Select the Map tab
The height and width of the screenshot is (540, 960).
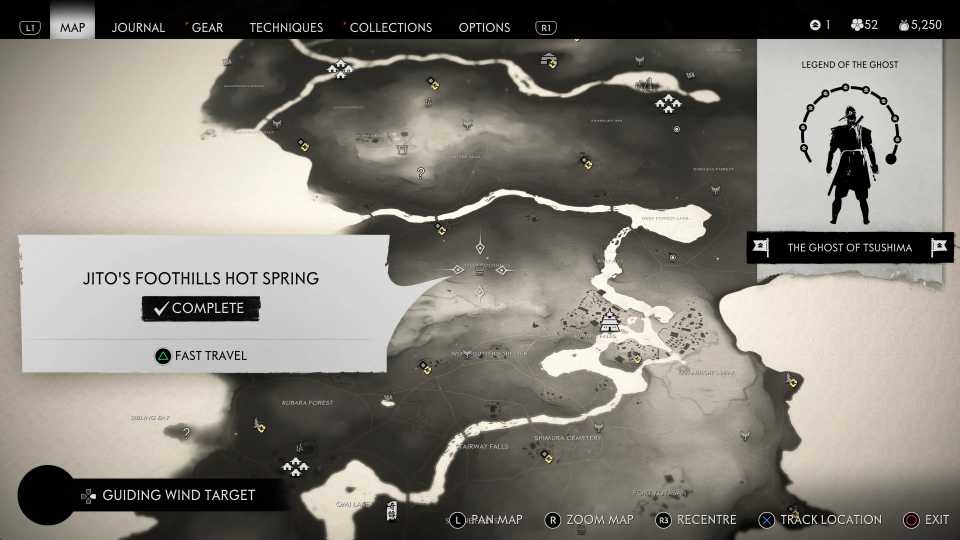73,27
